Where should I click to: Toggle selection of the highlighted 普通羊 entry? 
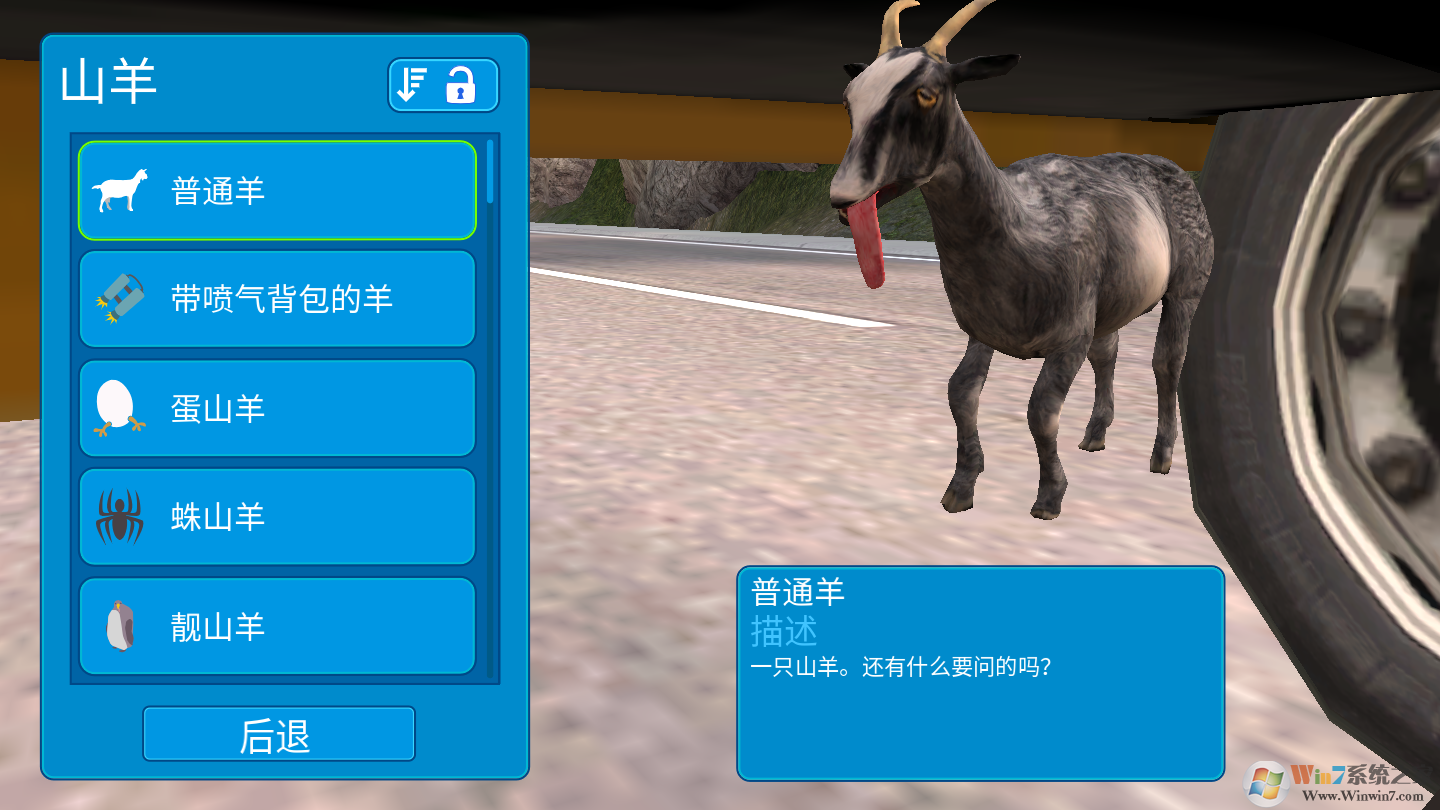point(277,190)
